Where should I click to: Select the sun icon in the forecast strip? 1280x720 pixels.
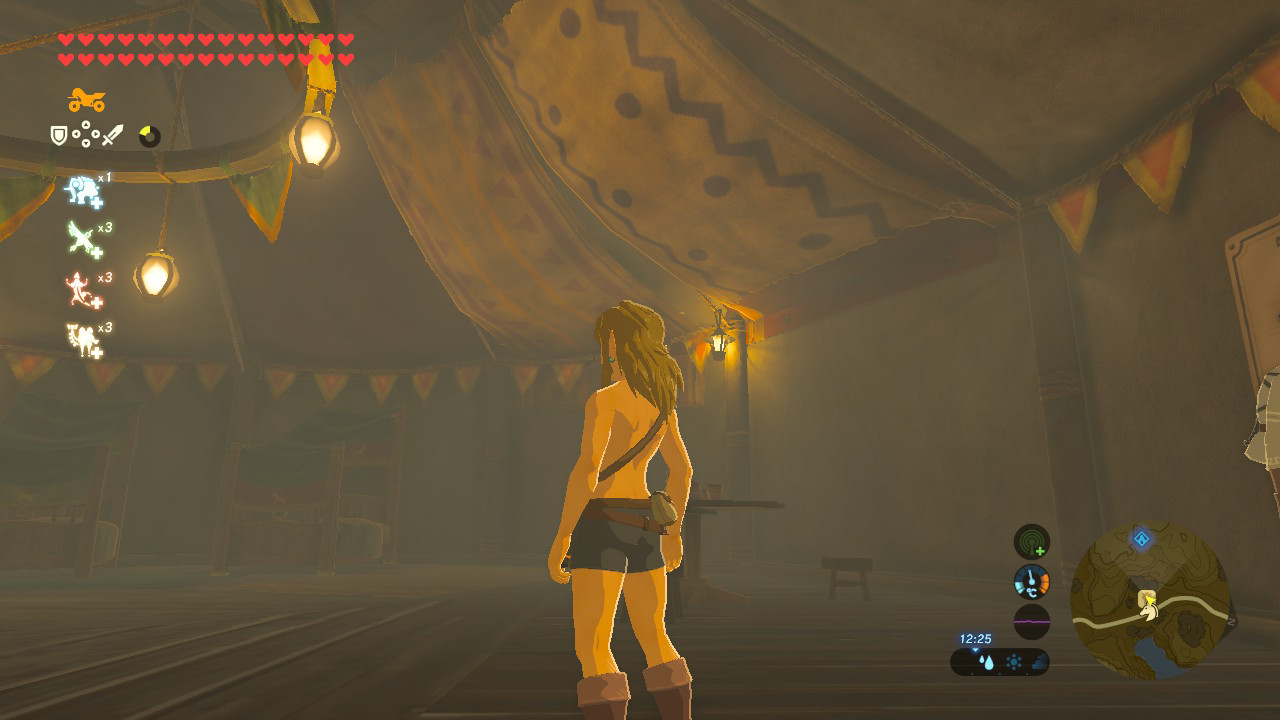[1014, 660]
